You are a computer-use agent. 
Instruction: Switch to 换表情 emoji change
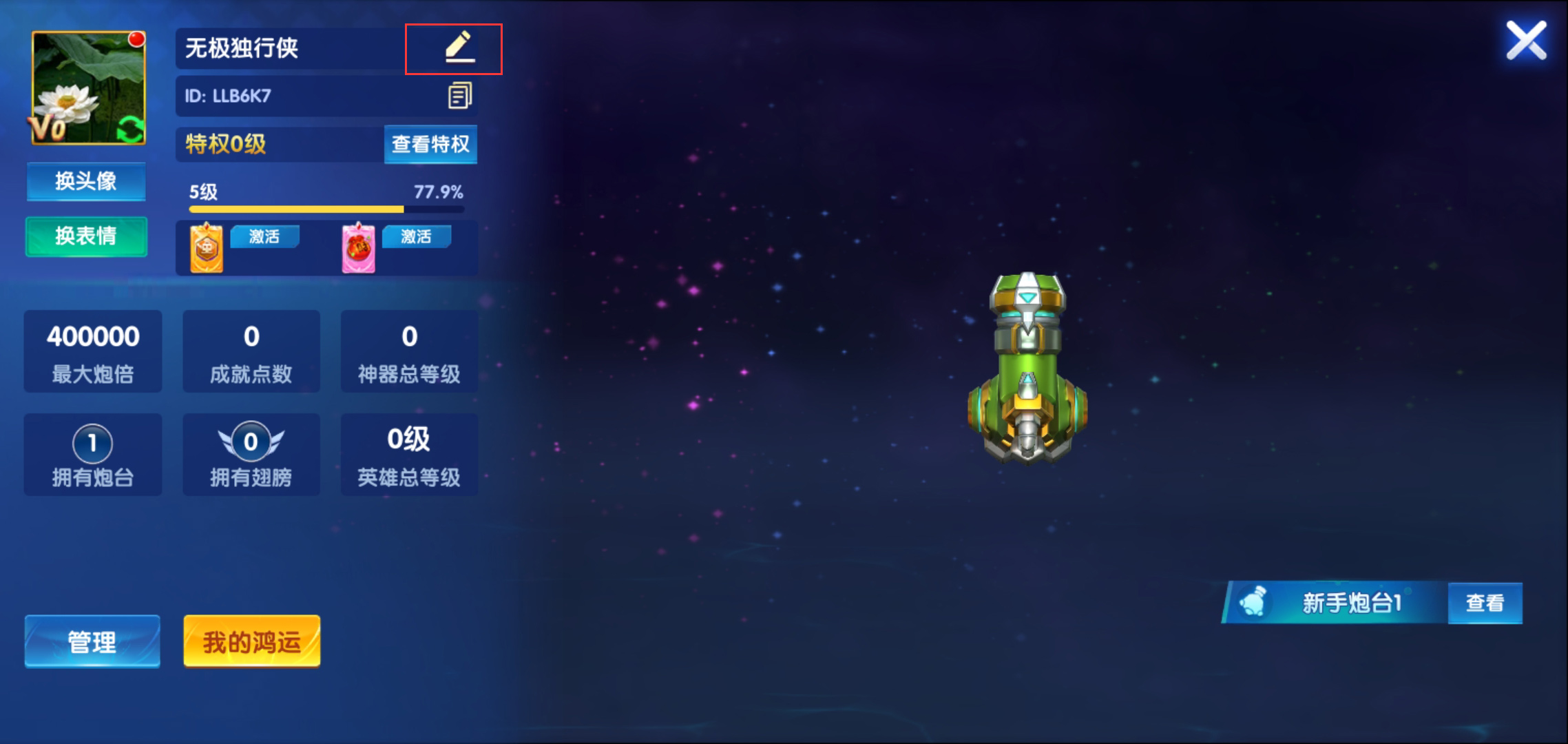(x=86, y=236)
